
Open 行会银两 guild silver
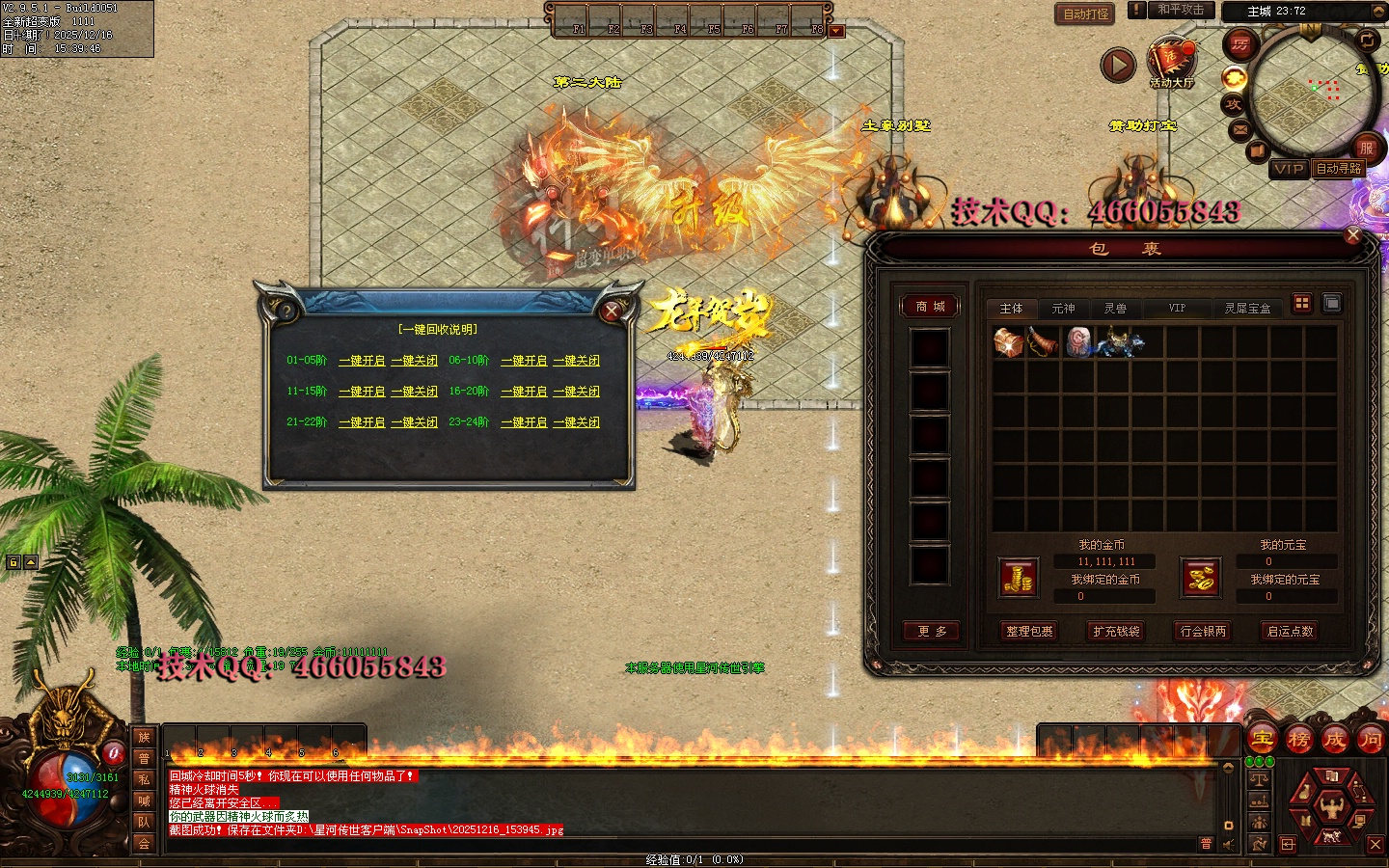point(1203,631)
